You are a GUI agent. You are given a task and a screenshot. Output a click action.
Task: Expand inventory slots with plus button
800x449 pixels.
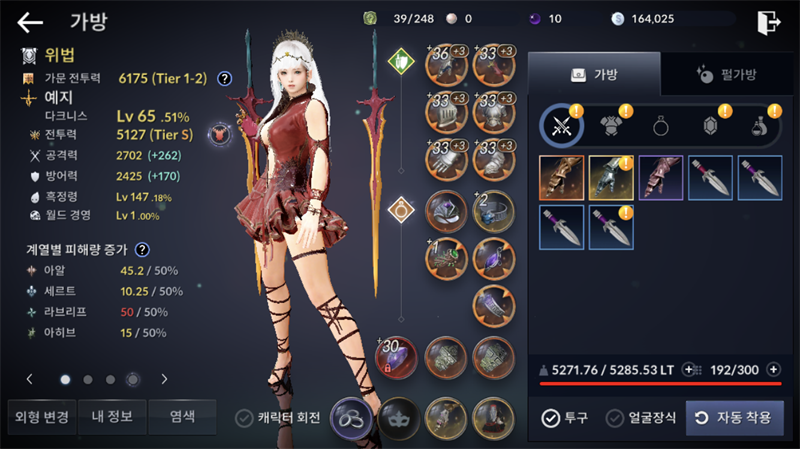[773, 369]
